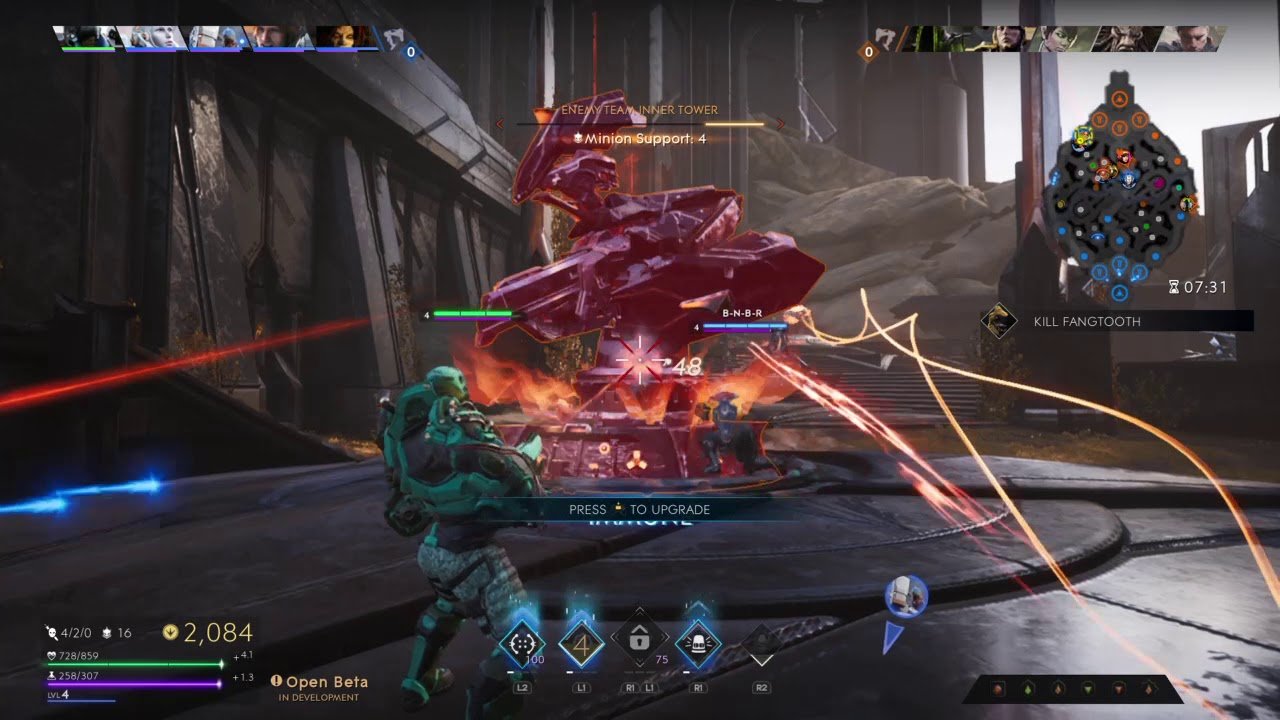Select the dark red ally portrait
Image resolution: width=1280 pixels, height=720 pixels.
347,38
